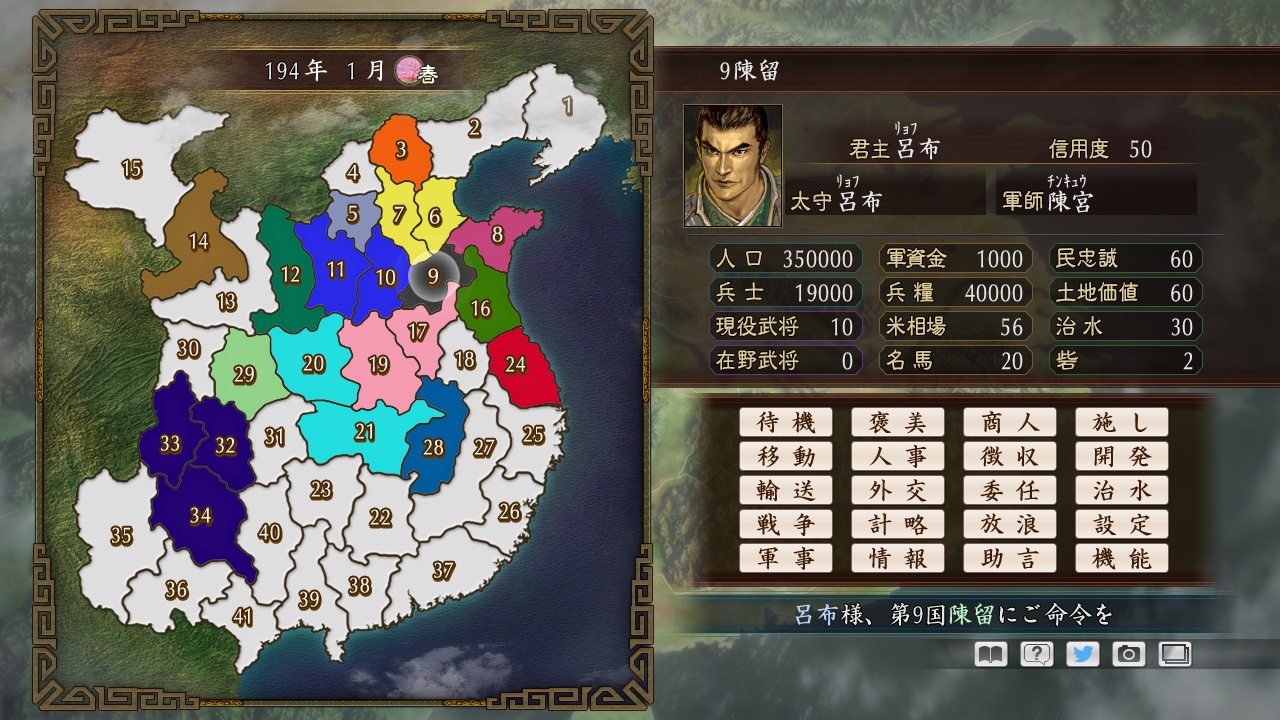Open the 商人 (Merchant) command
The width and height of the screenshot is (1280, 720).
pos(1010,422)
